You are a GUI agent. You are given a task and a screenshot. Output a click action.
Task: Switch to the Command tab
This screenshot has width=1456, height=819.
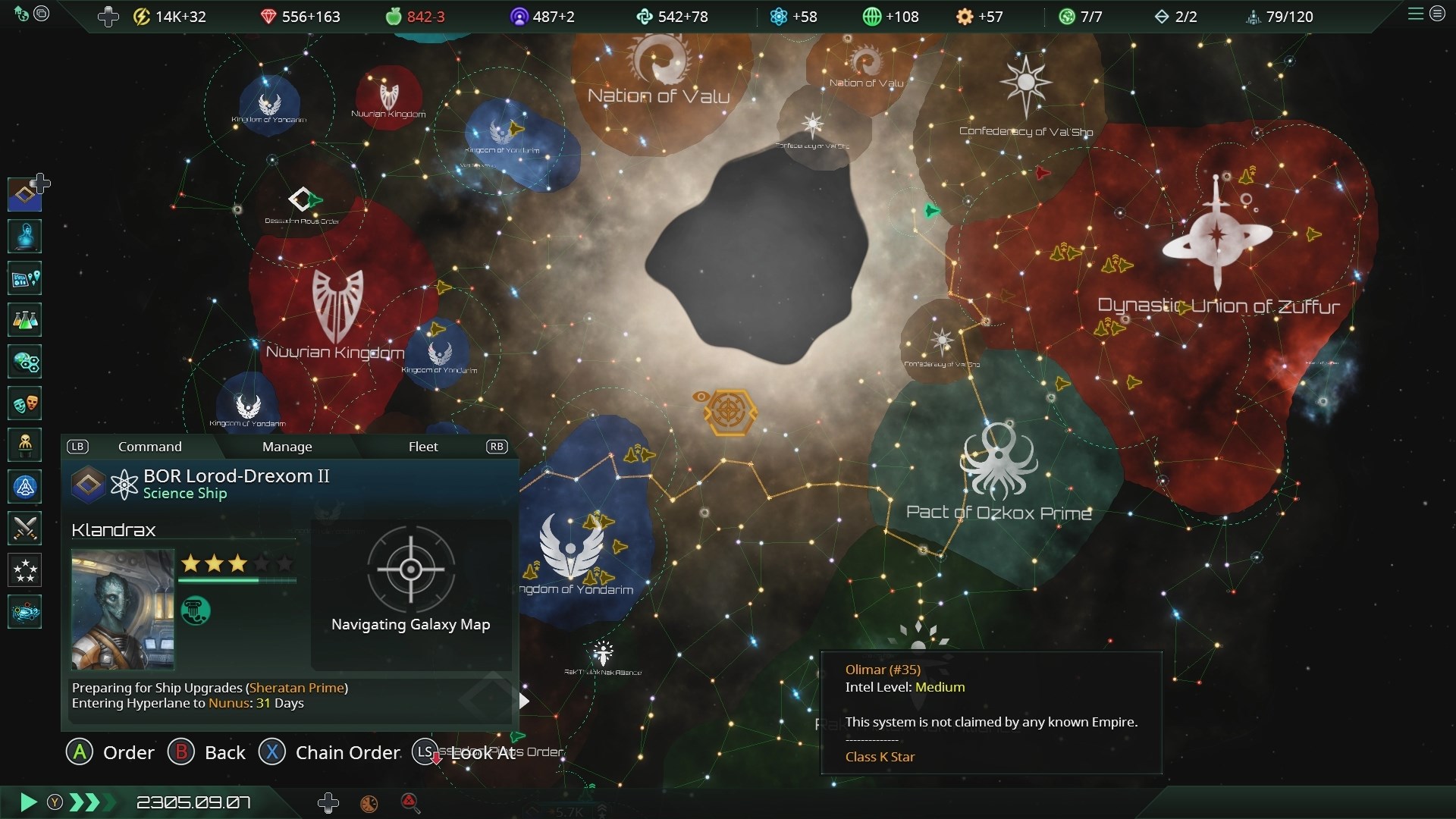click(149, 447)
